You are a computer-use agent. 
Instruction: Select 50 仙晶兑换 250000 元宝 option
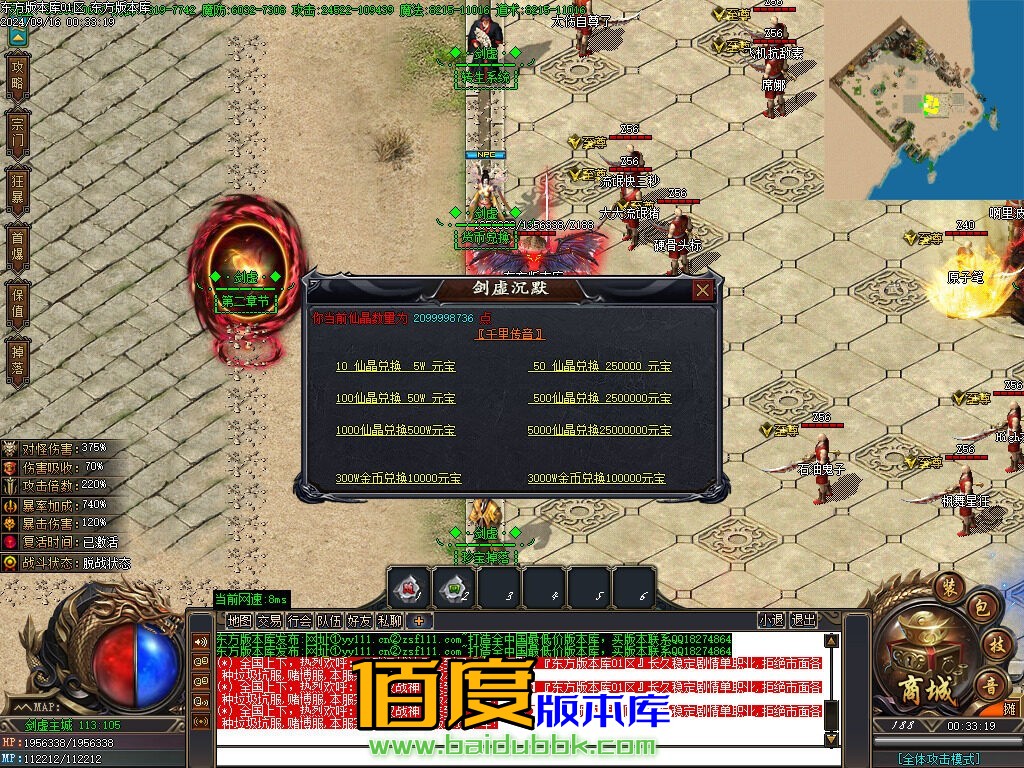click(x=599, y=367)
